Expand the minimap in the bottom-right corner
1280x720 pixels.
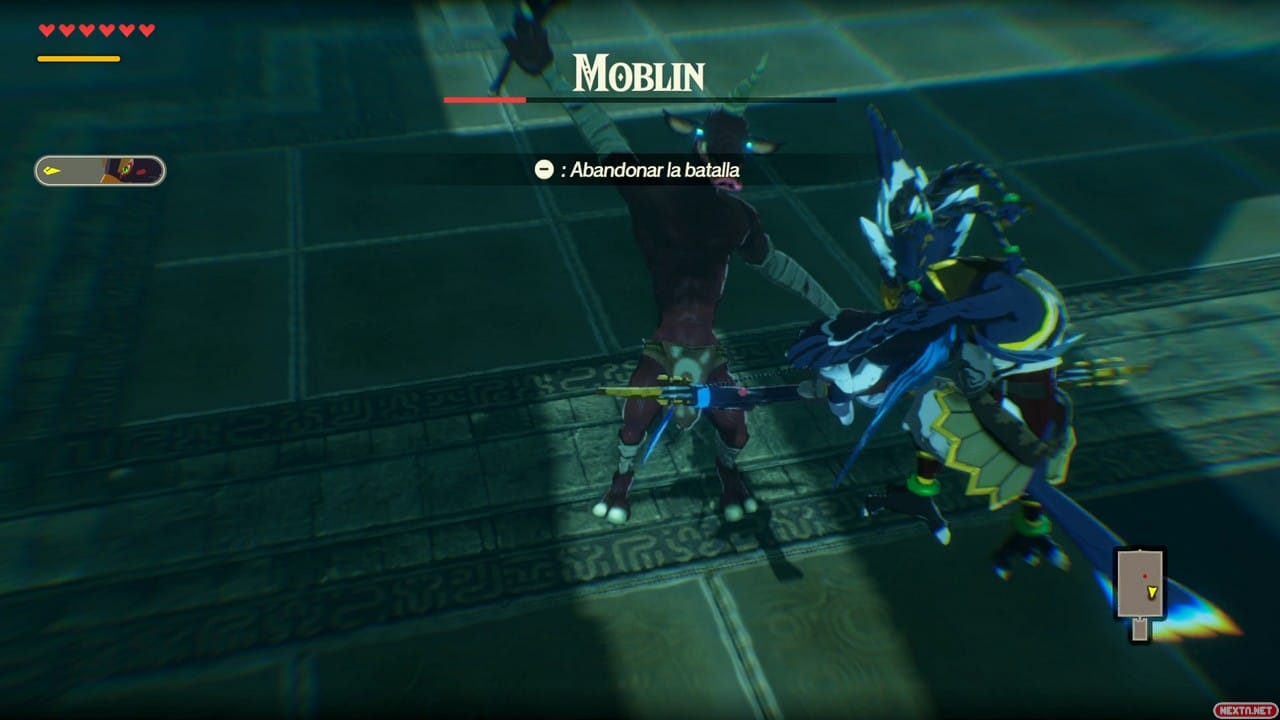point(1140,585)
